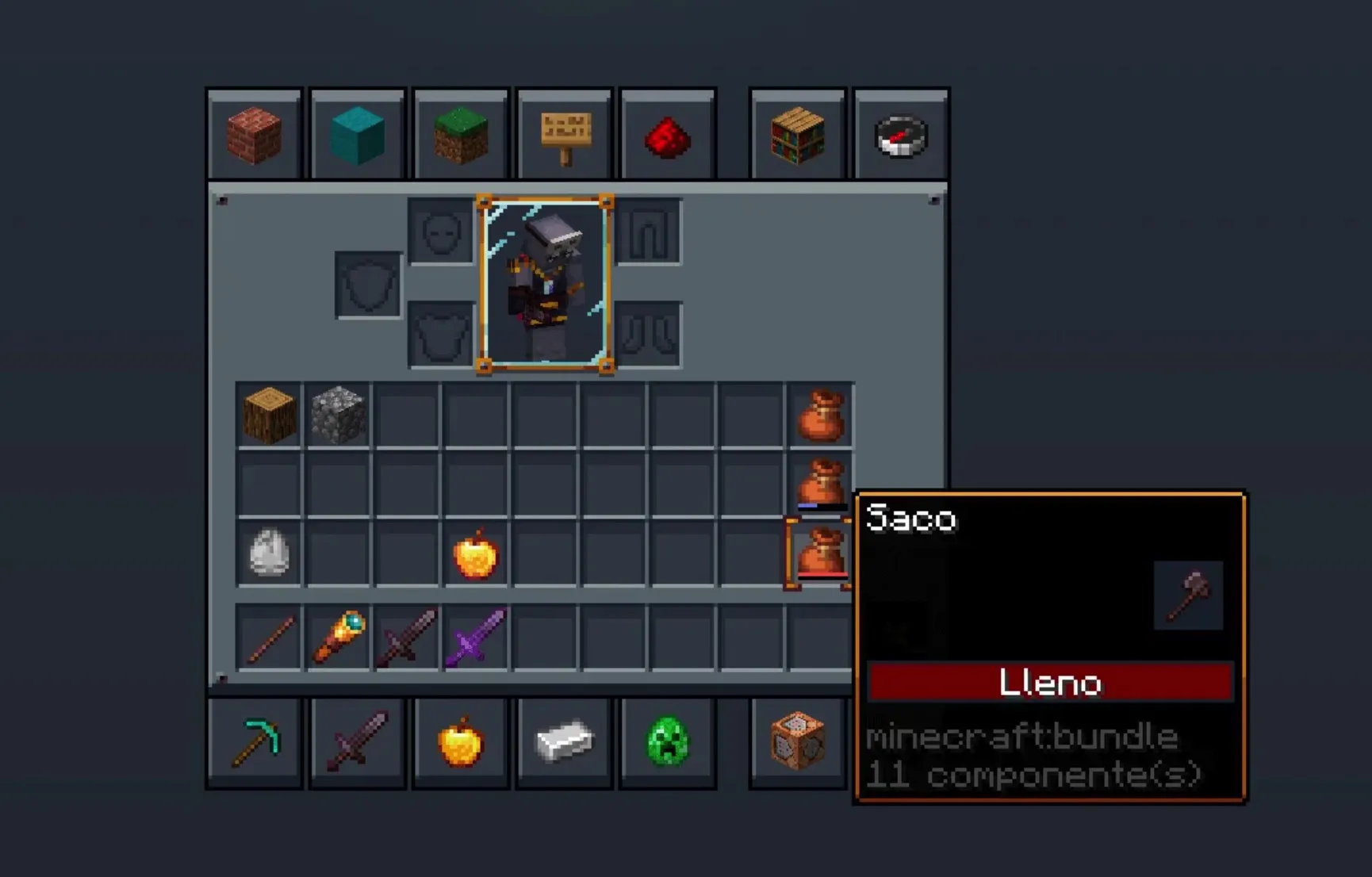This screenshot has width=1372, height=877.
Task: Select the sword combat tab
Action: click(358, 742)
